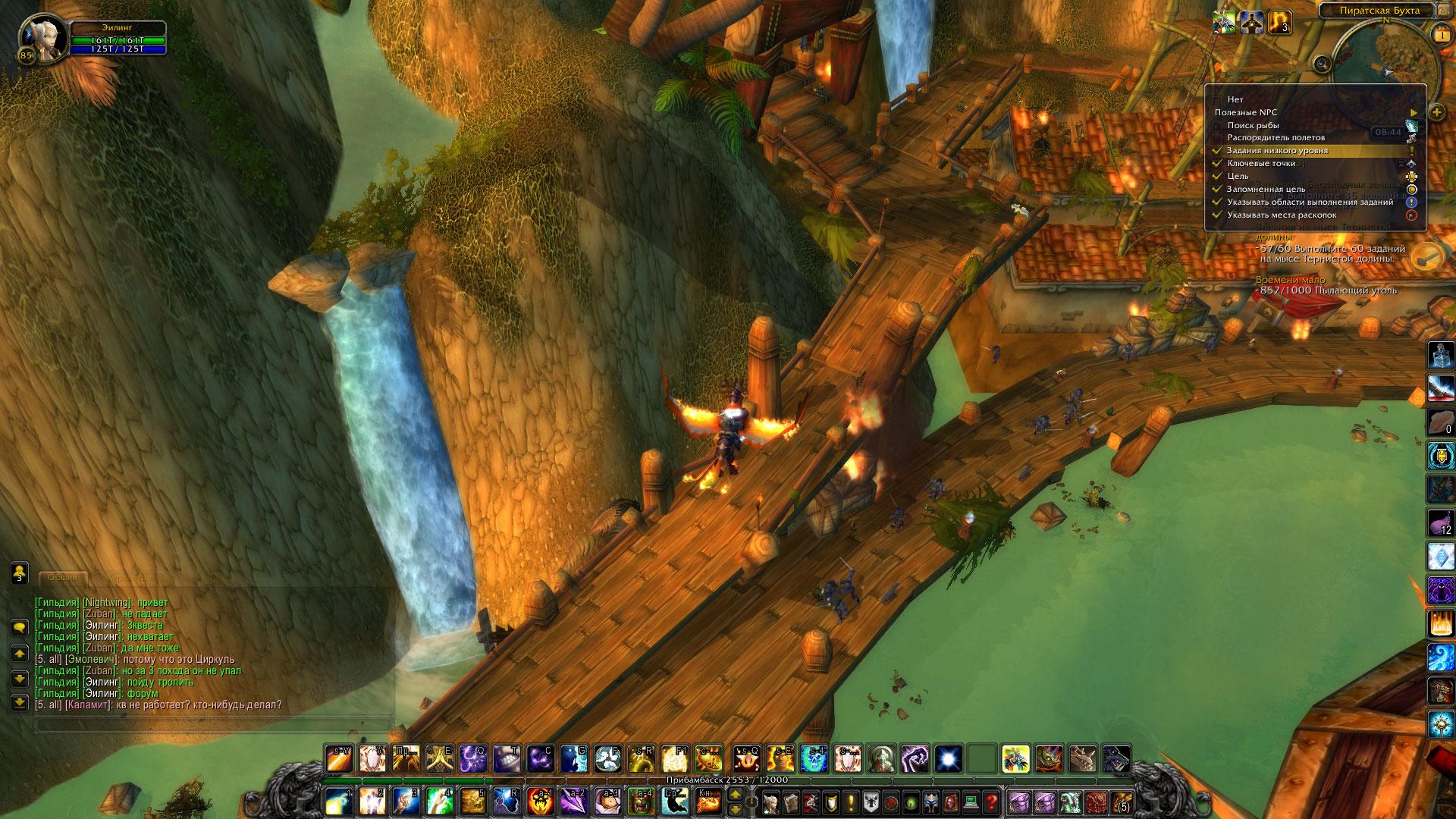Select "Поиск рыбы" in the tracking menu
The image size is (1456, 819).
click(1253, 125)
